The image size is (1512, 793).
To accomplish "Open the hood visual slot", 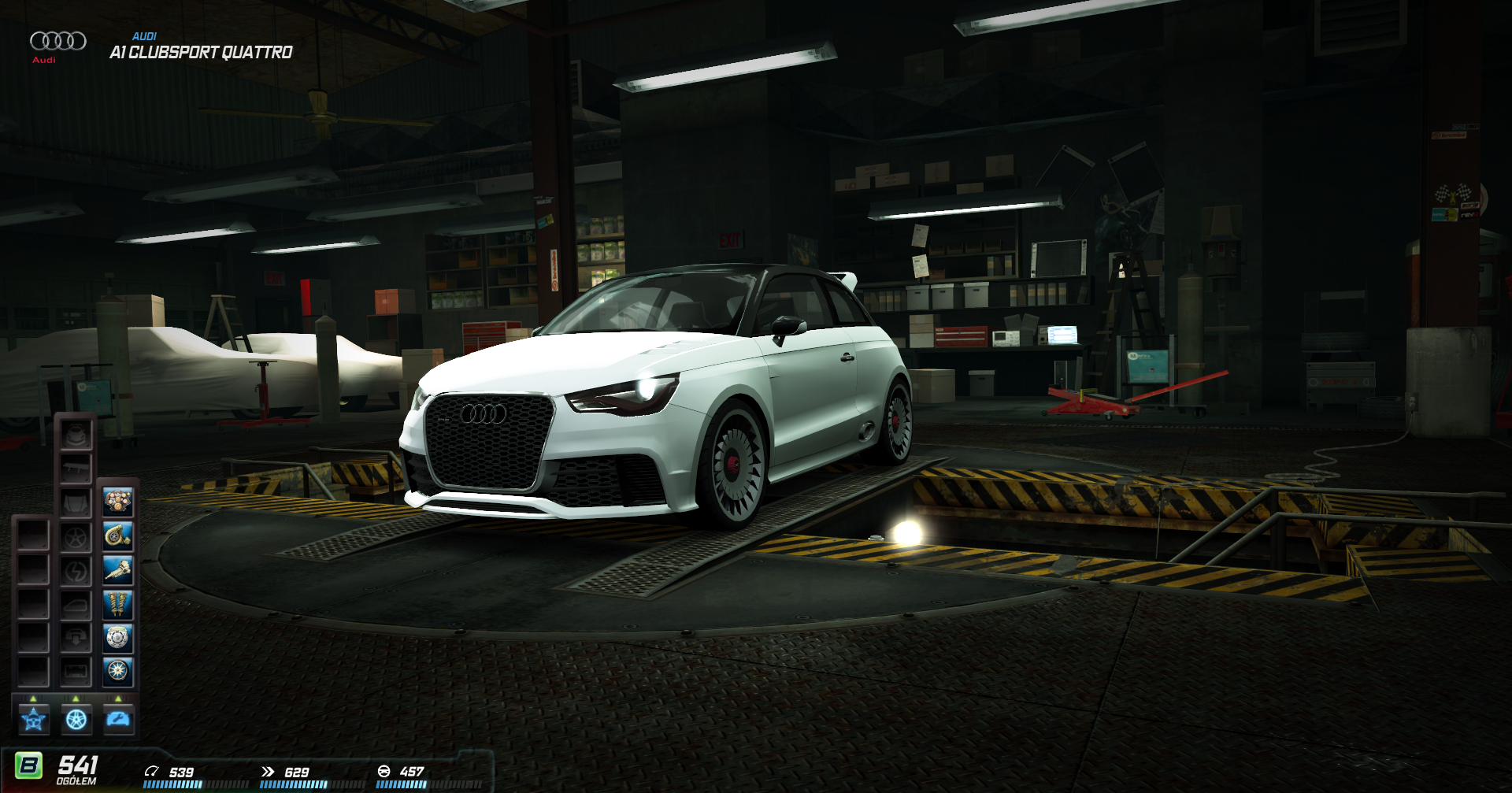I will click(76, 502).
